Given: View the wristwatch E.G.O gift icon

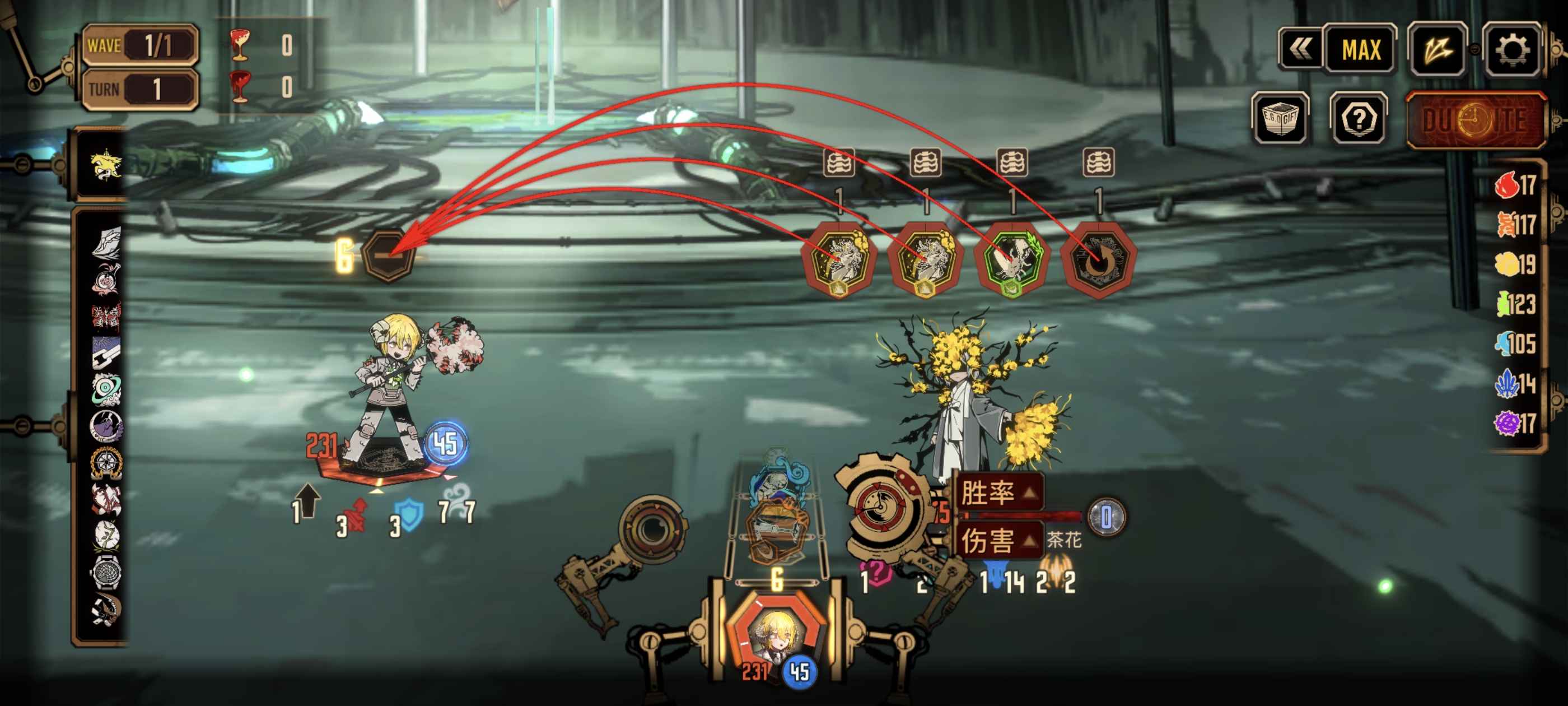Looking at the screenshot, I should [x=106, y=573].
